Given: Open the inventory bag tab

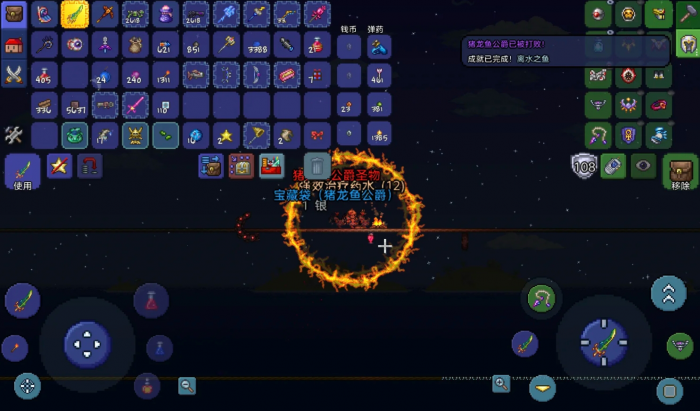Looking at the screenshot, I should (15, 14).
